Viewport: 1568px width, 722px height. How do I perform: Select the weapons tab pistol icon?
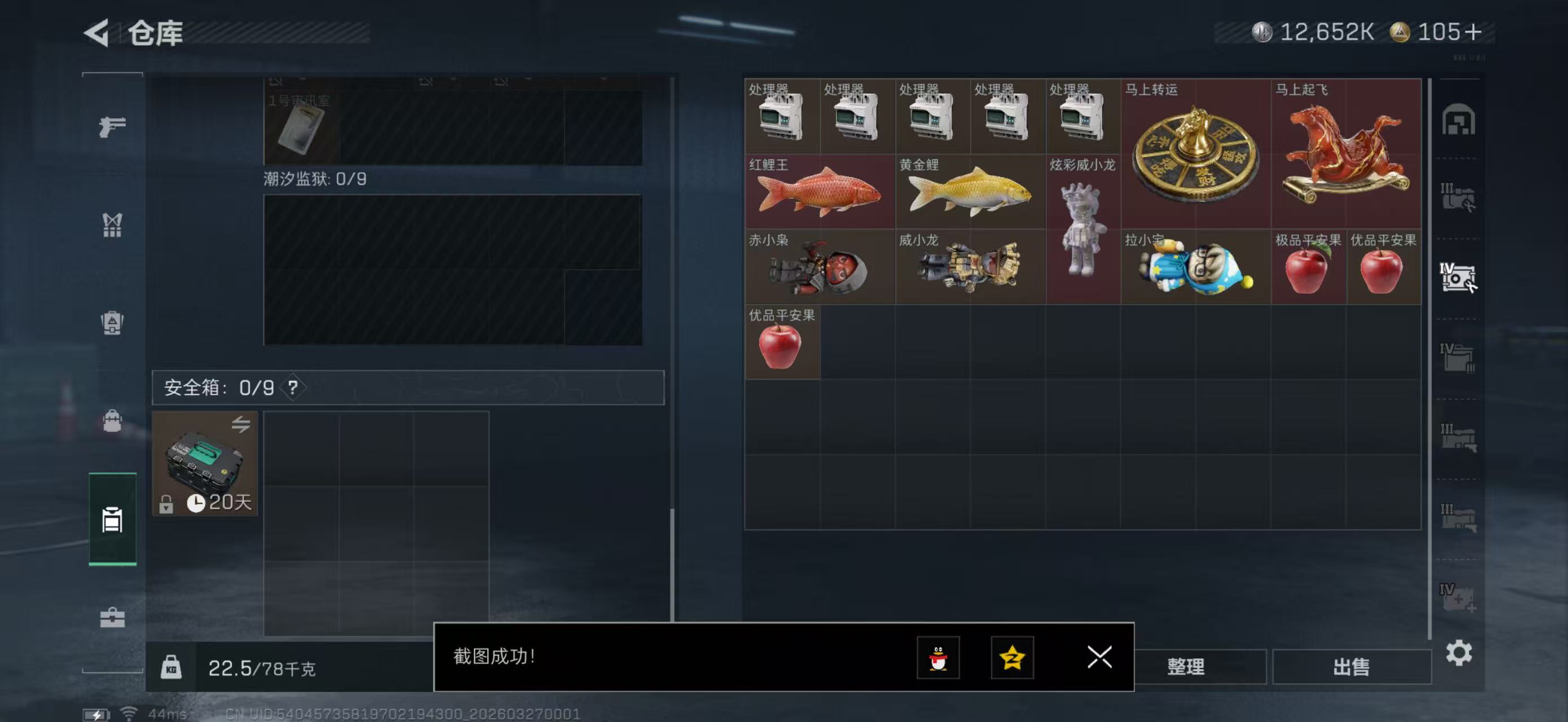(112, 125)
